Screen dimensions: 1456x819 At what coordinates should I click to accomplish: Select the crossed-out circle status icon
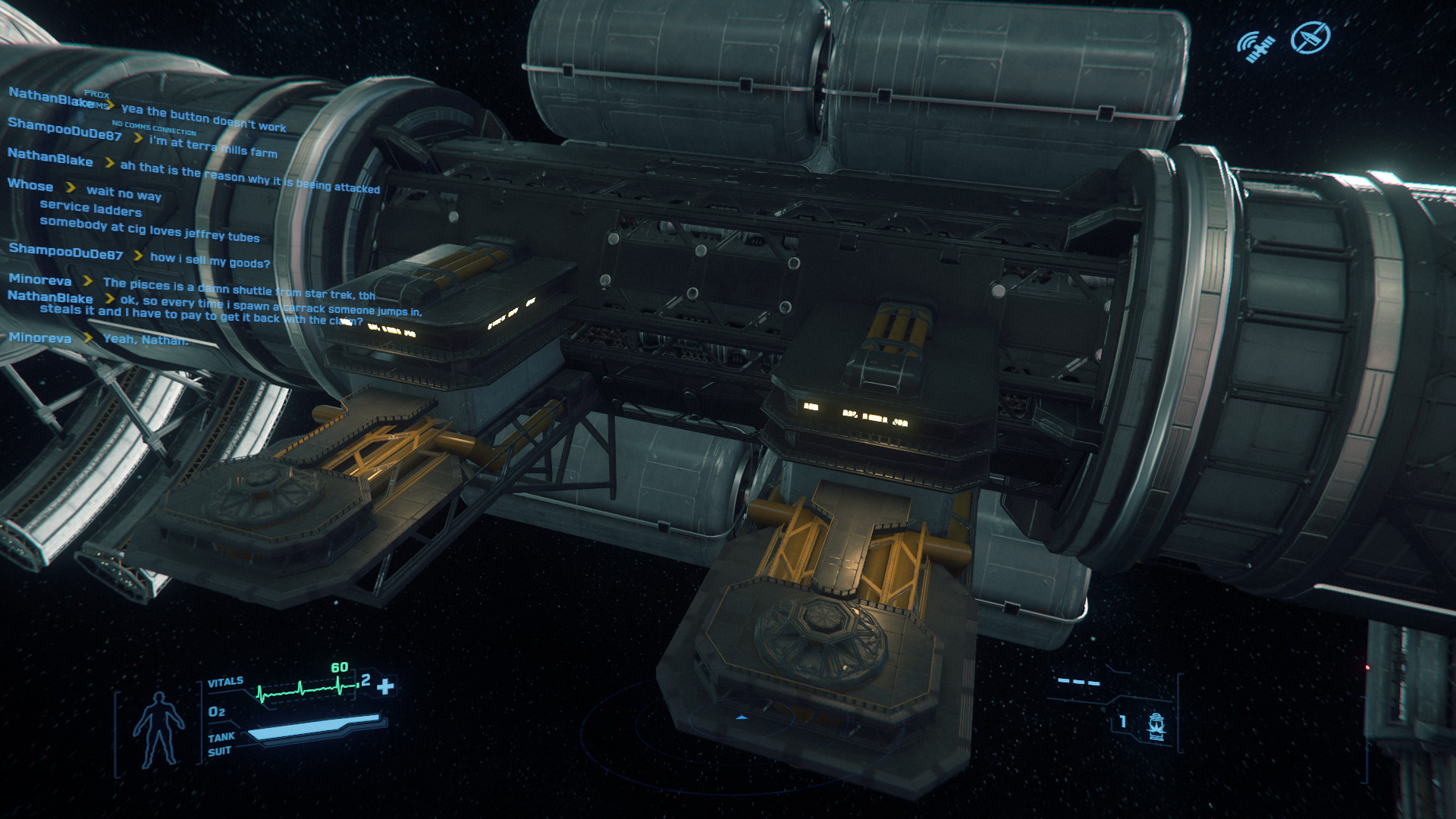[x=1310, y=37]
